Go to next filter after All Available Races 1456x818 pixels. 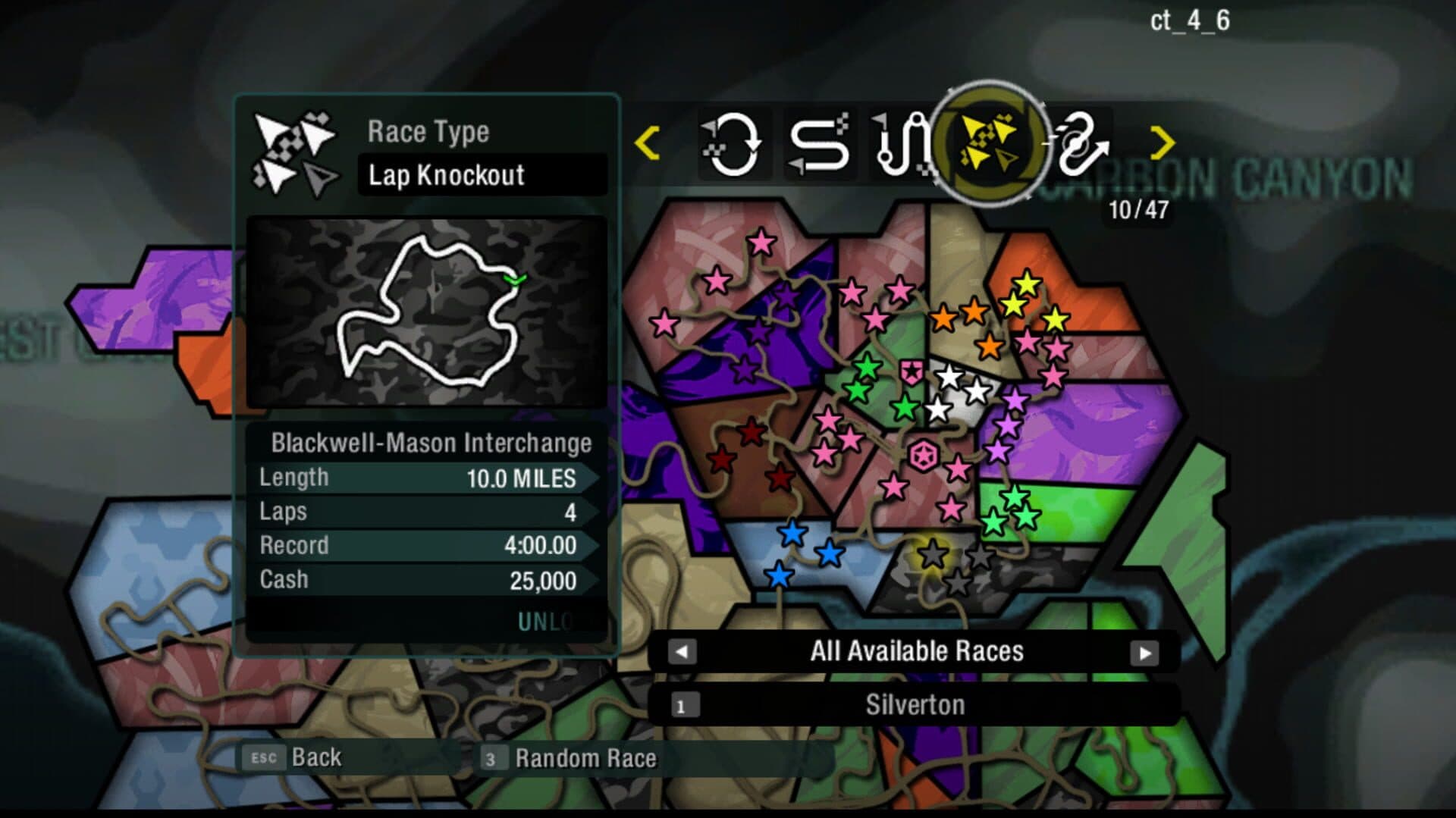(x=1144, y=653)
